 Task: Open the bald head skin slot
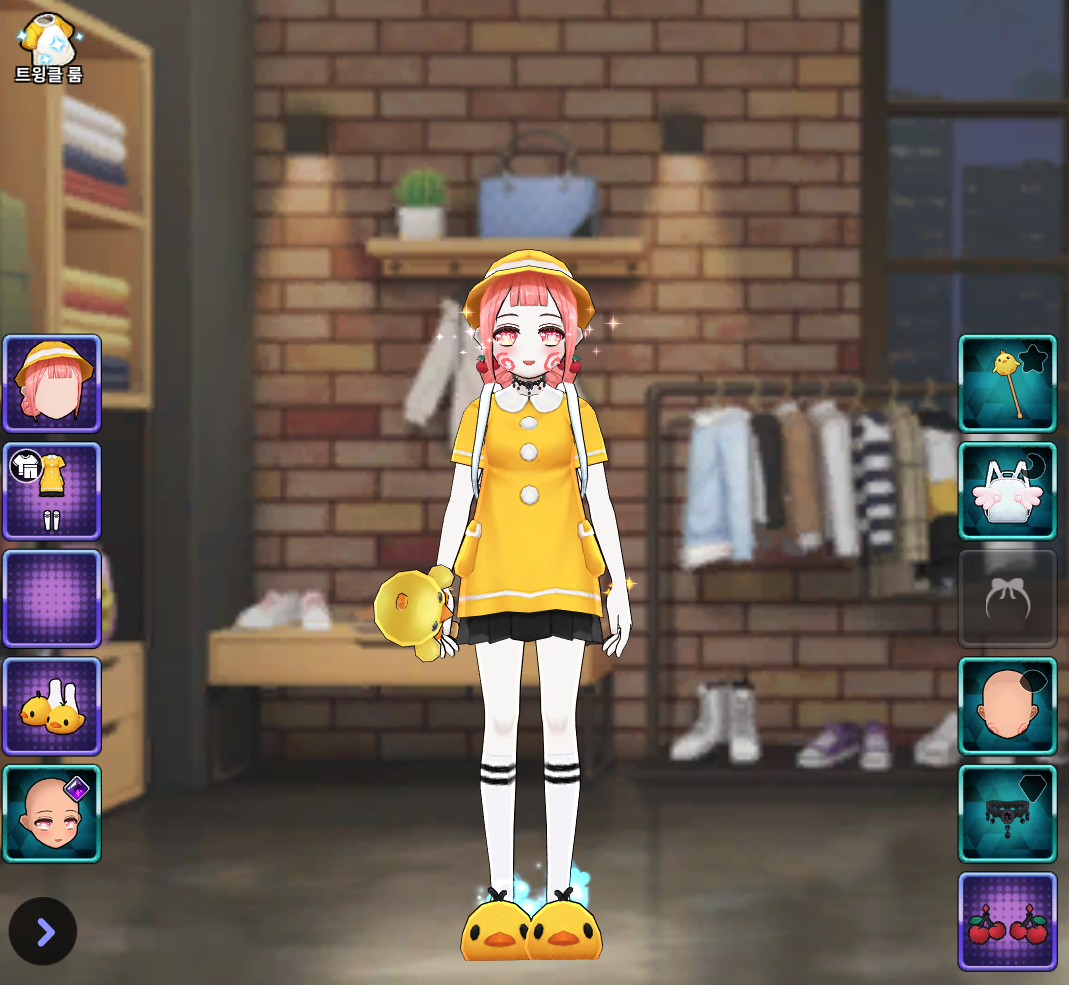[1007, 706]
